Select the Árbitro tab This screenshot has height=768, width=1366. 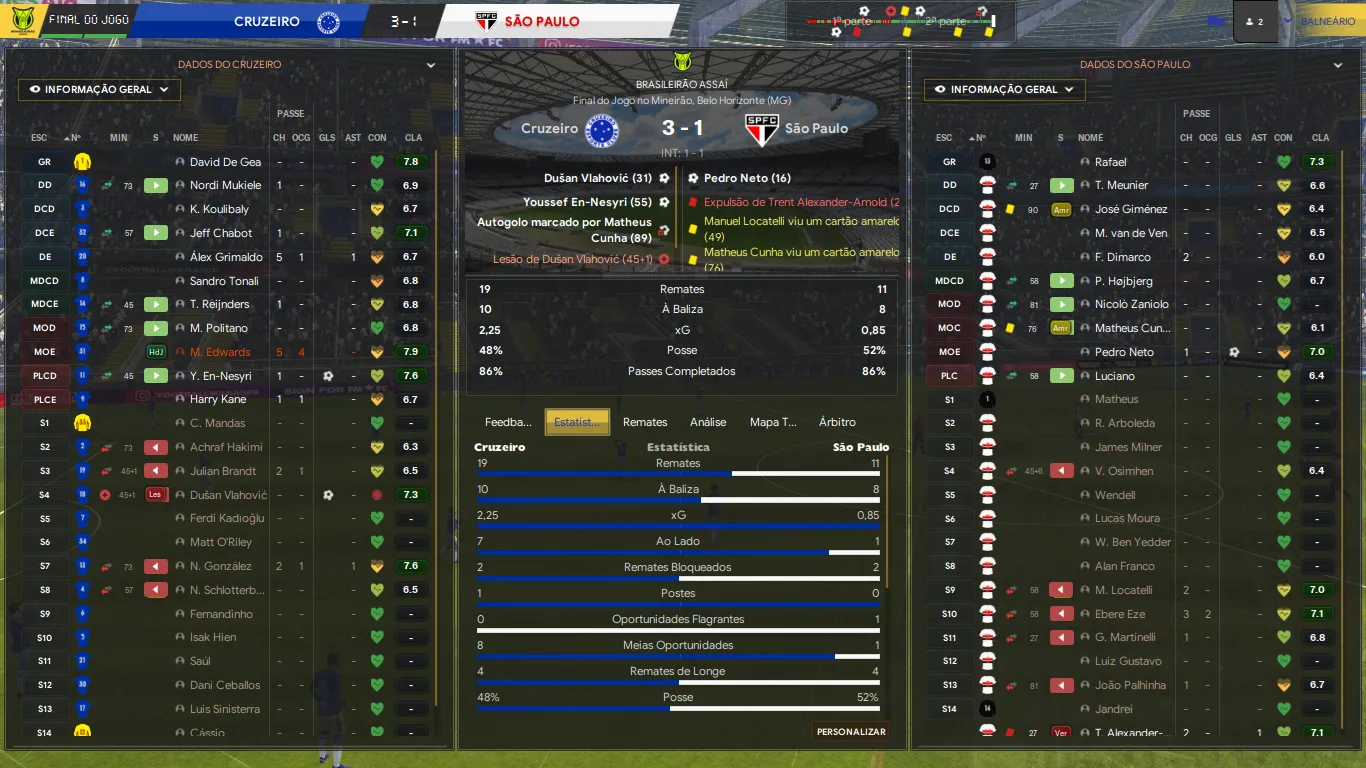point(837,422)
